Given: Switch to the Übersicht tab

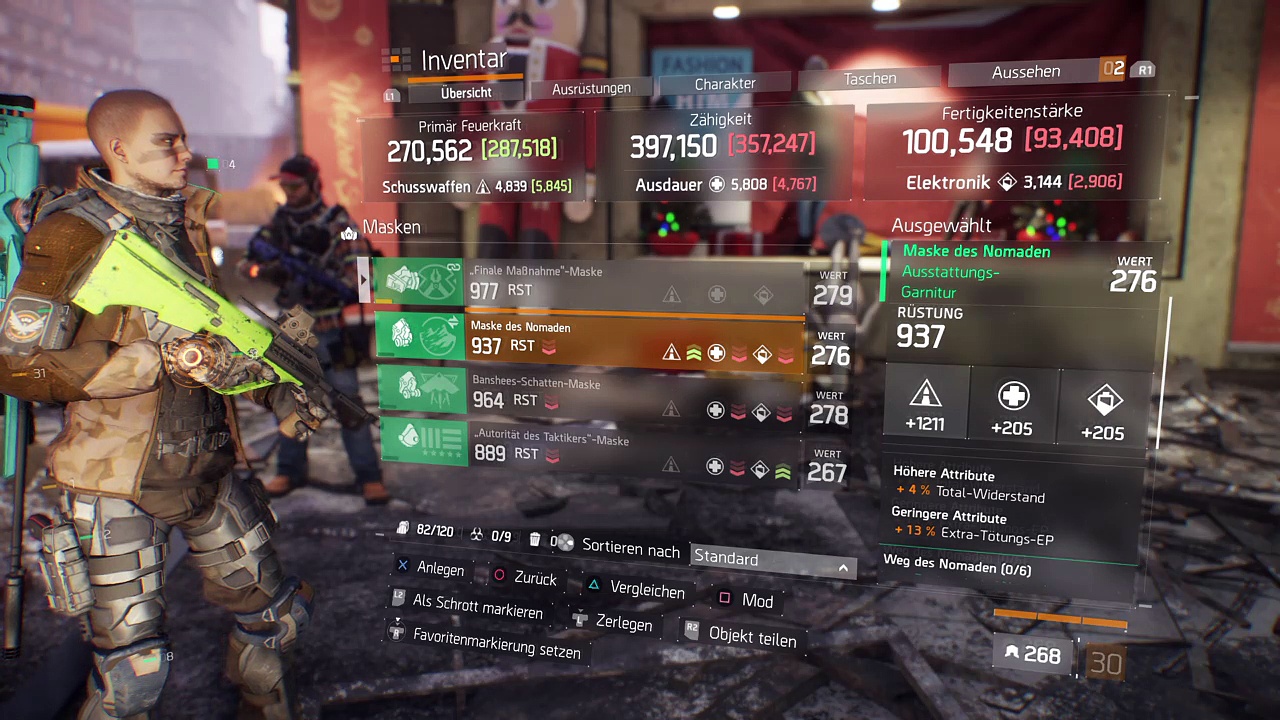Looking at the screenshot, I should [x=466, y=92].
